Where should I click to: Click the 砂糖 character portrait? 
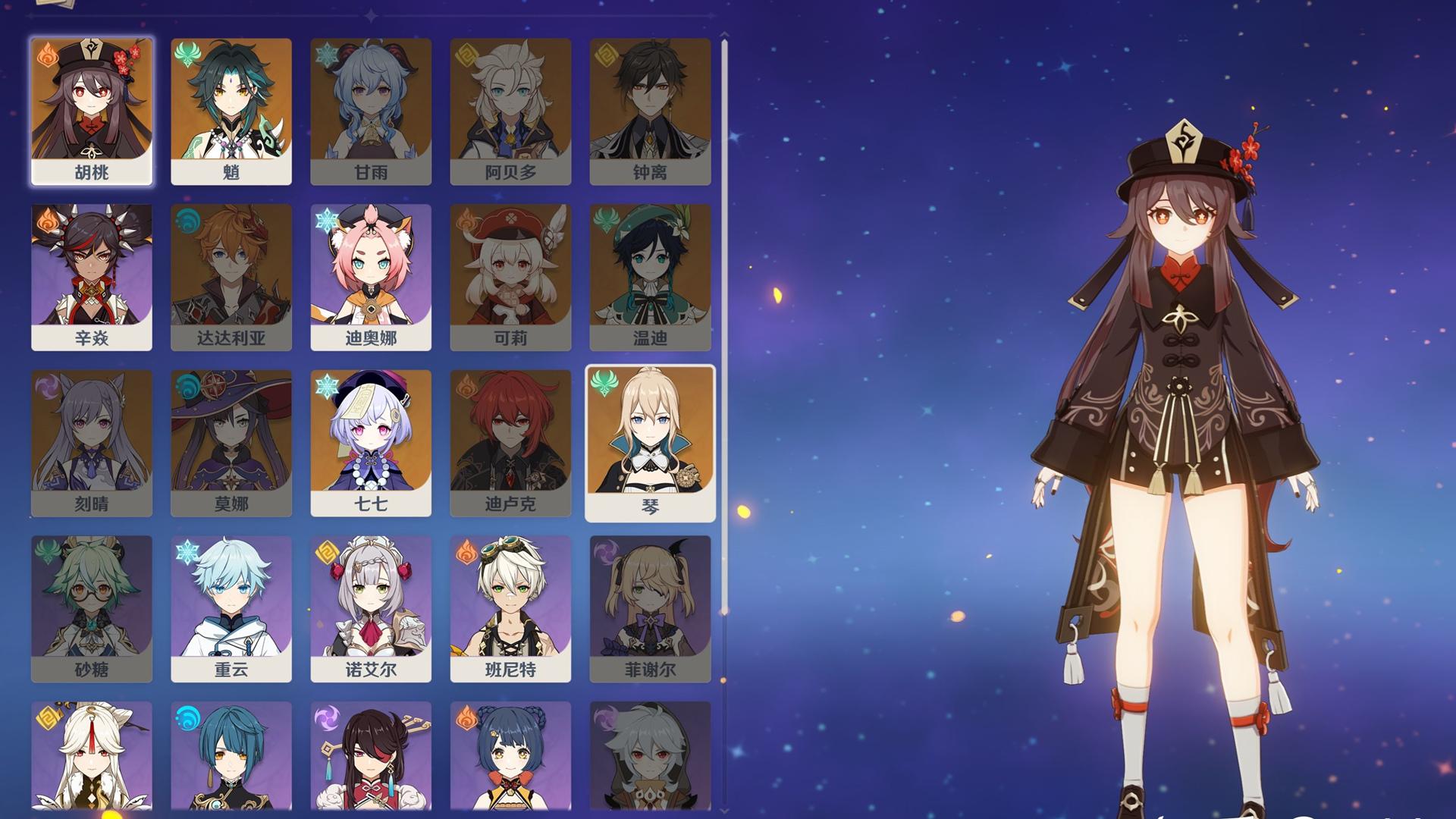[x=92, y=608]
